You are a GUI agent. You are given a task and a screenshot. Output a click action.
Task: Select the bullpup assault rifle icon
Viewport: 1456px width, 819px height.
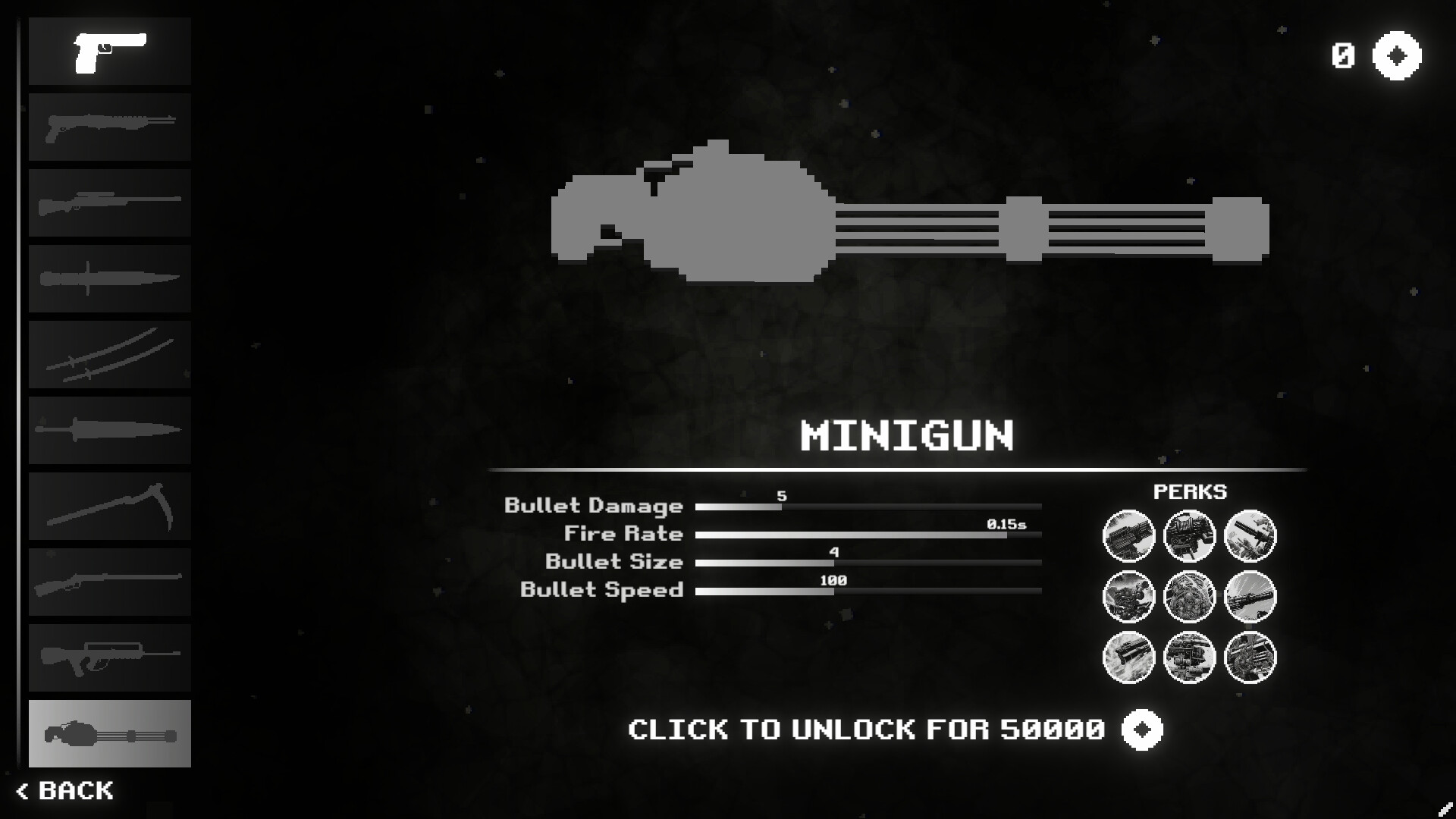pyautogui.click(x=109, y=657)
